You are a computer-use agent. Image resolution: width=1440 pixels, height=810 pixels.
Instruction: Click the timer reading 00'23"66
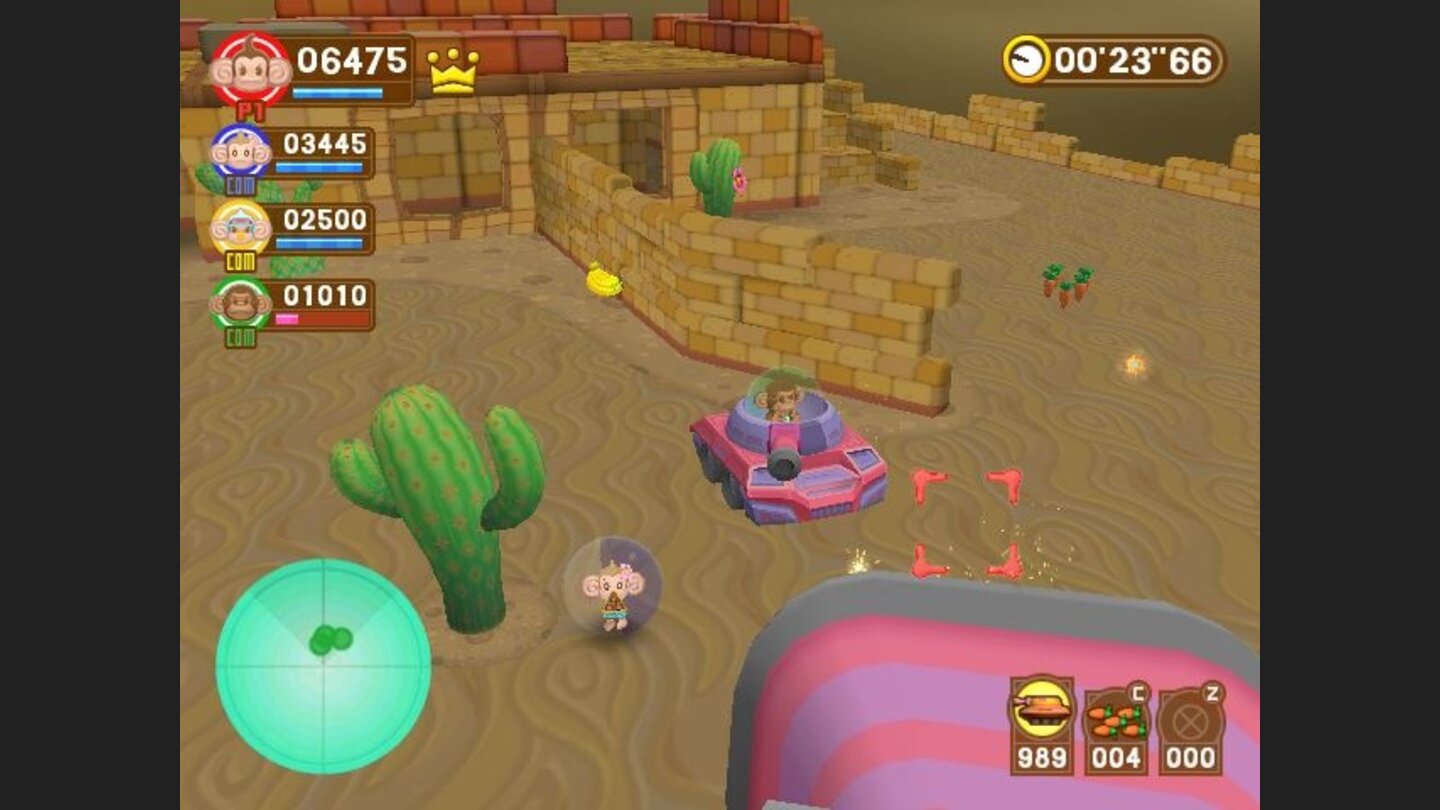(1131, 58)
